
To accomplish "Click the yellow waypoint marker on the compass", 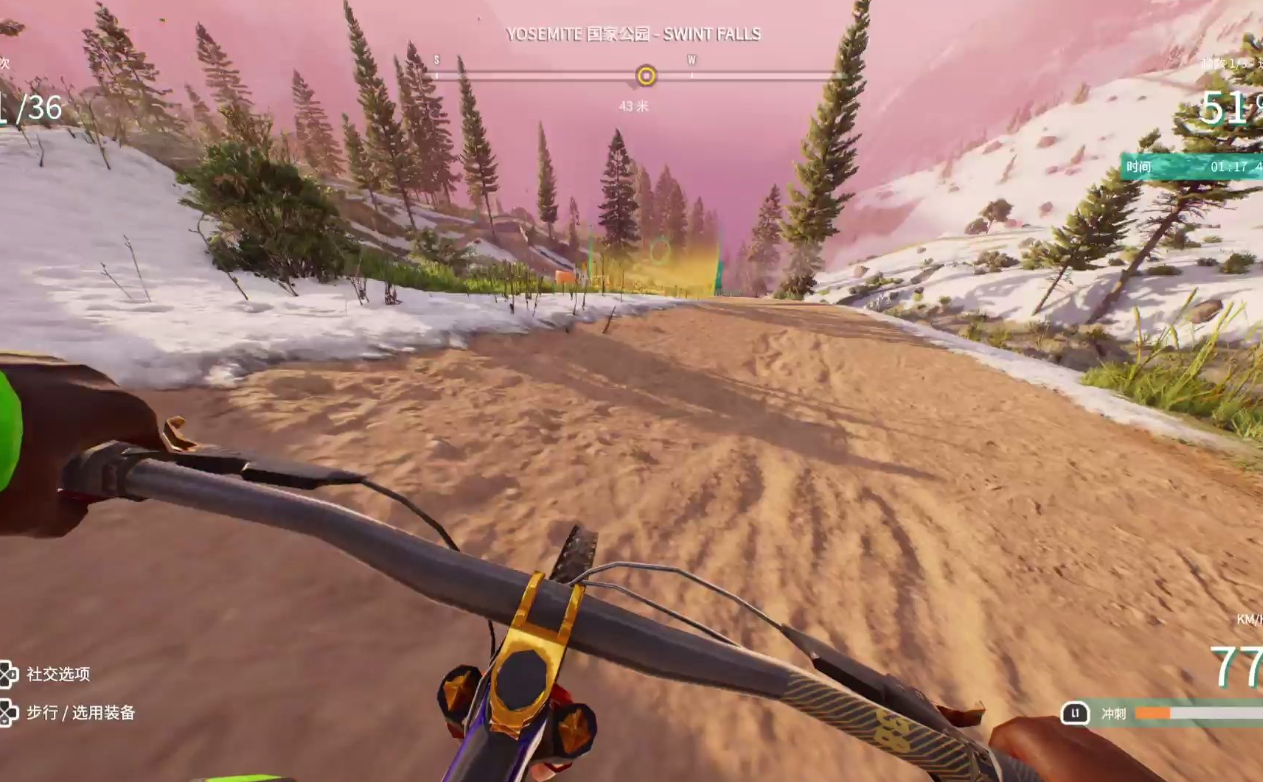I will pos(647,76).
